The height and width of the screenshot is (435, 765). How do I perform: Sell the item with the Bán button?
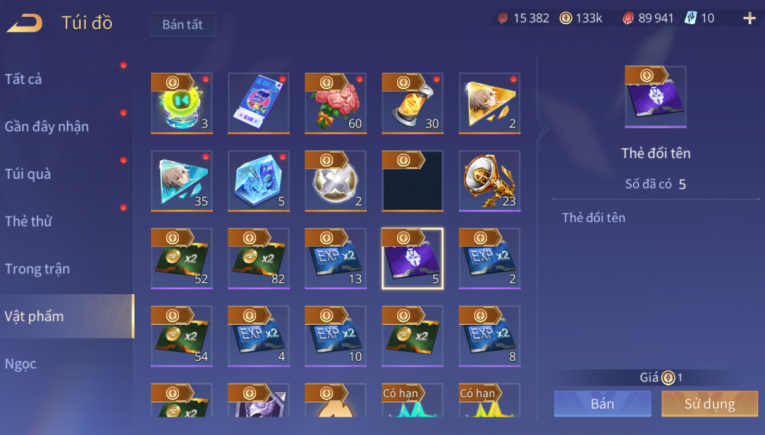point(602,404)
